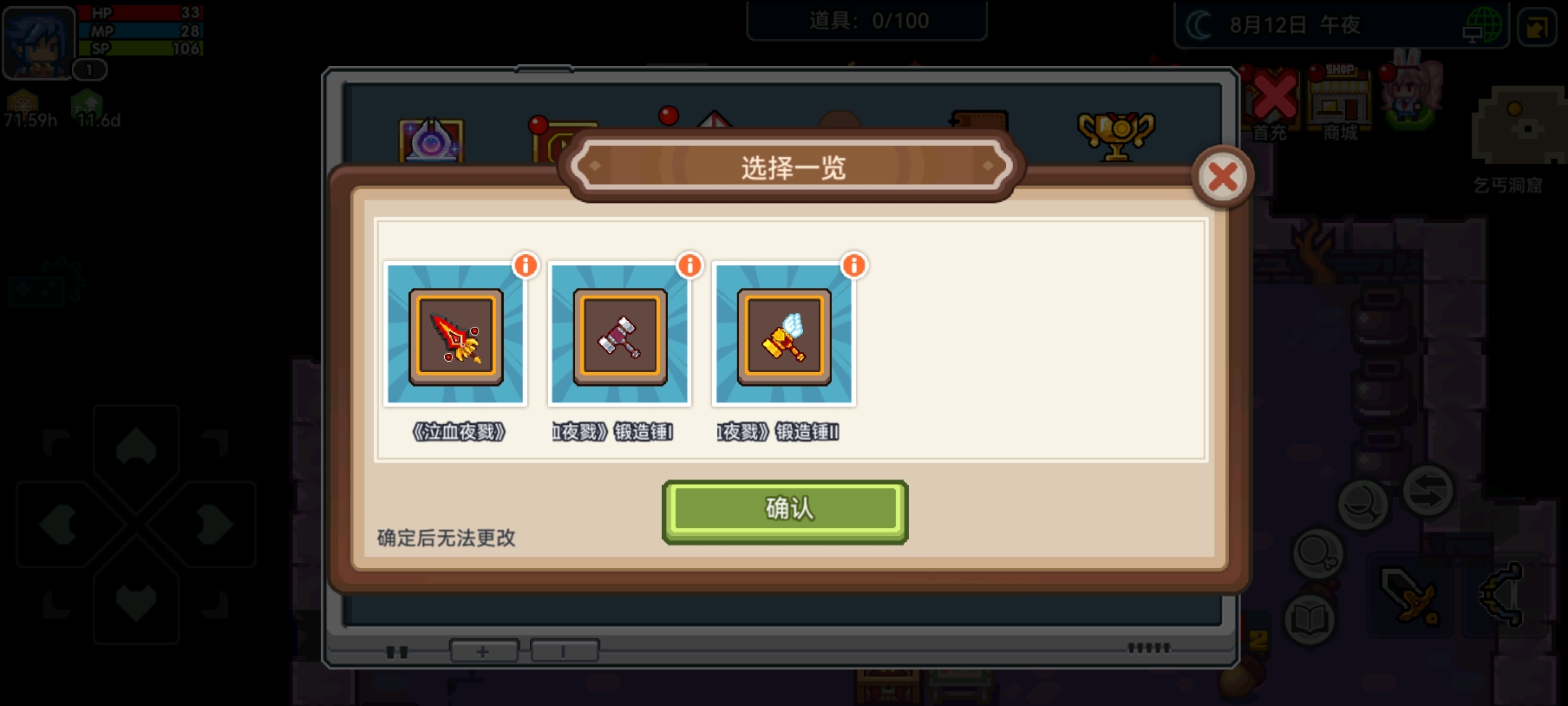
Task: Select the 锻造锤I hammer option
Action: click(x=617, y=338)
